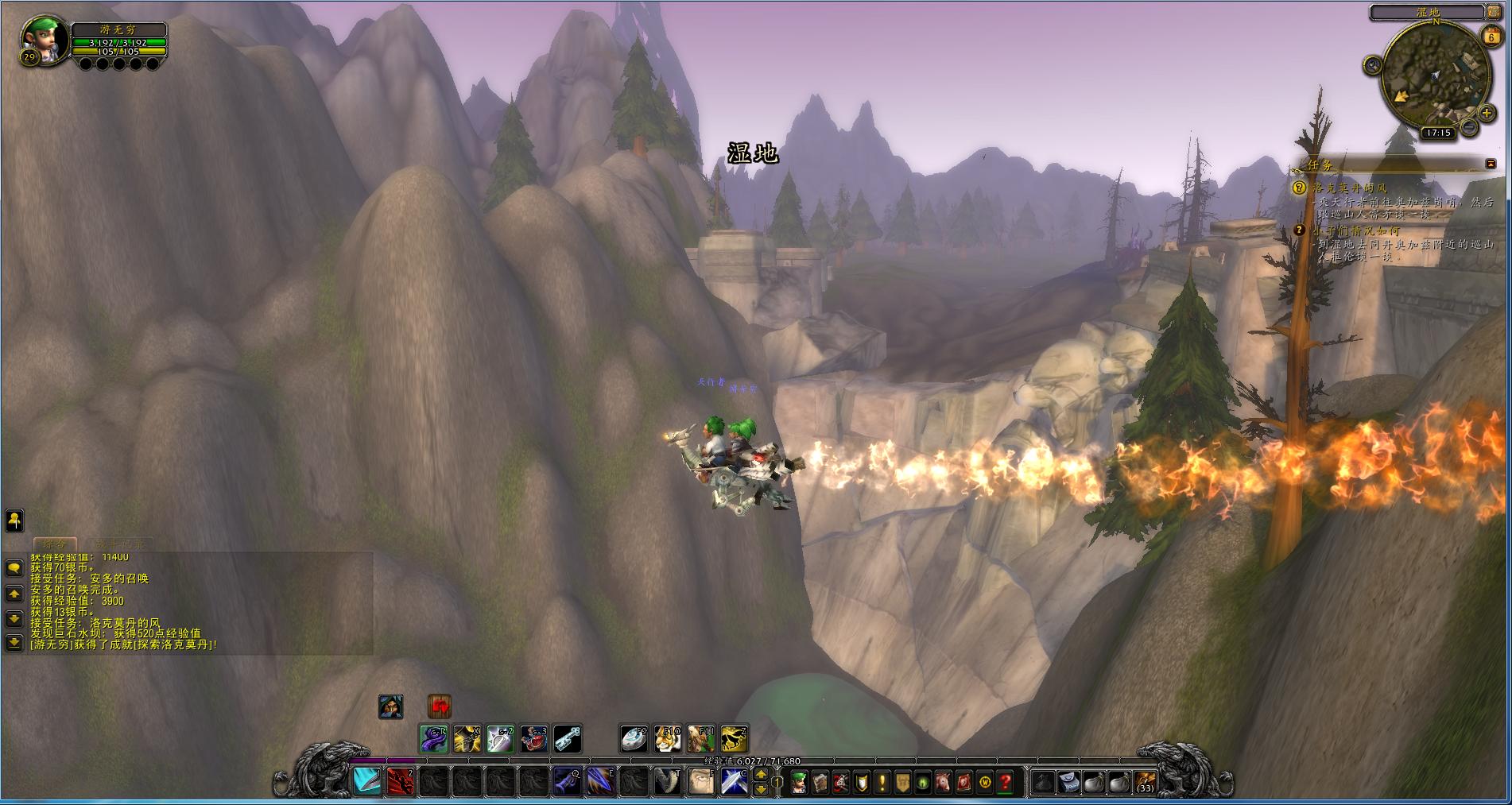Screen dimensions: 1512x805
Task: Toggle the minimap tracking magnifier button
Action: [1372, 66]
